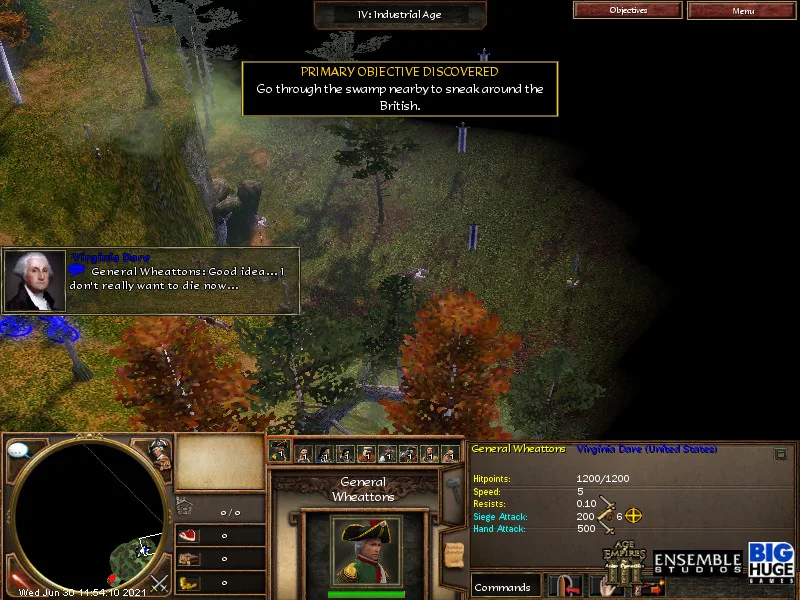Click the food resource row
The width and height of the screenshot is (800, 600).
click(x=220, y=535)
